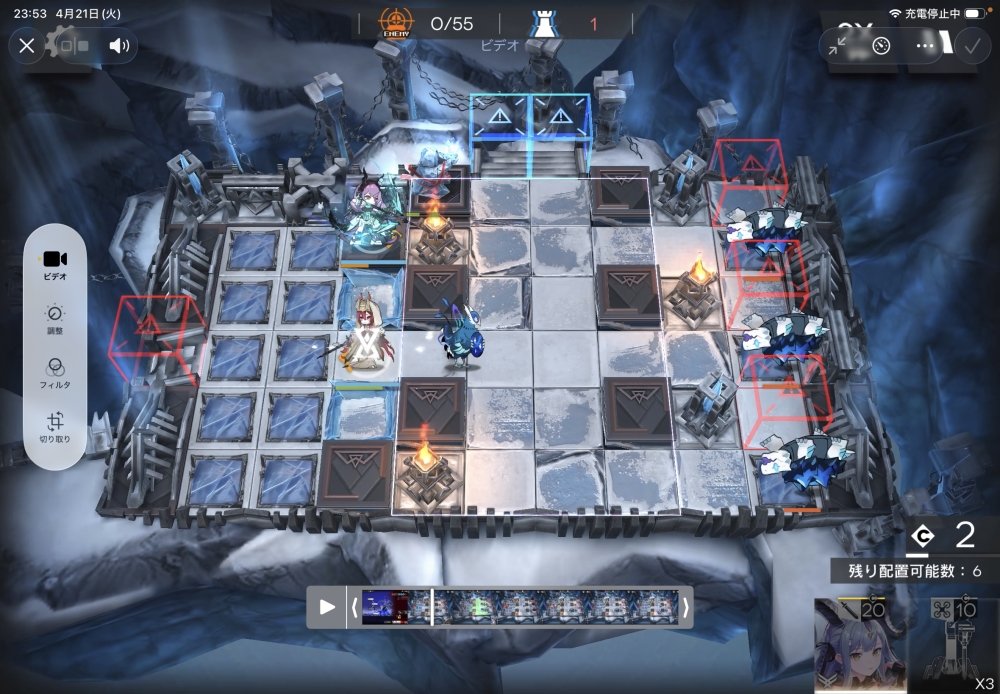The height and width of the screenshot is (694, 1000).
Task: Open the 調整 adjustment tools
Action: pyautogui.click(x=56, y=318)
